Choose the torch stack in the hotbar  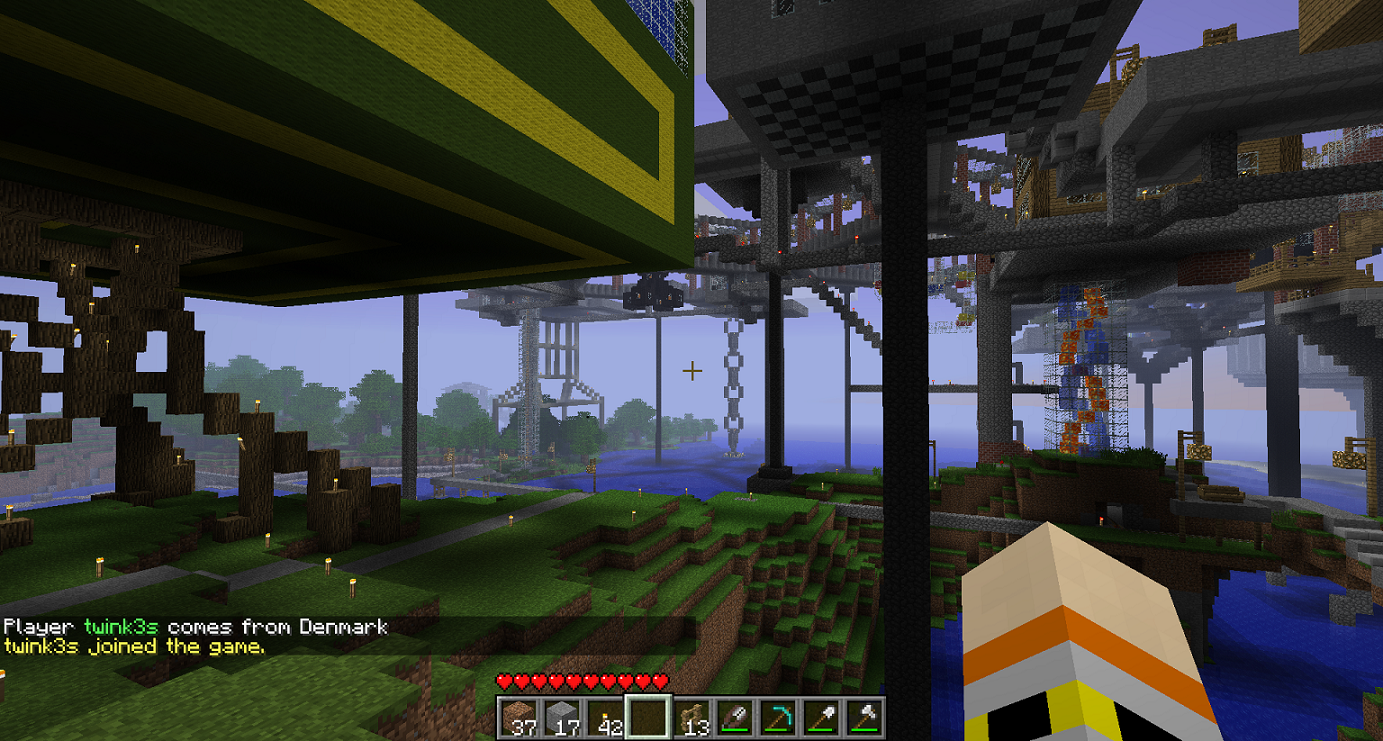click(x=605, y=717)
